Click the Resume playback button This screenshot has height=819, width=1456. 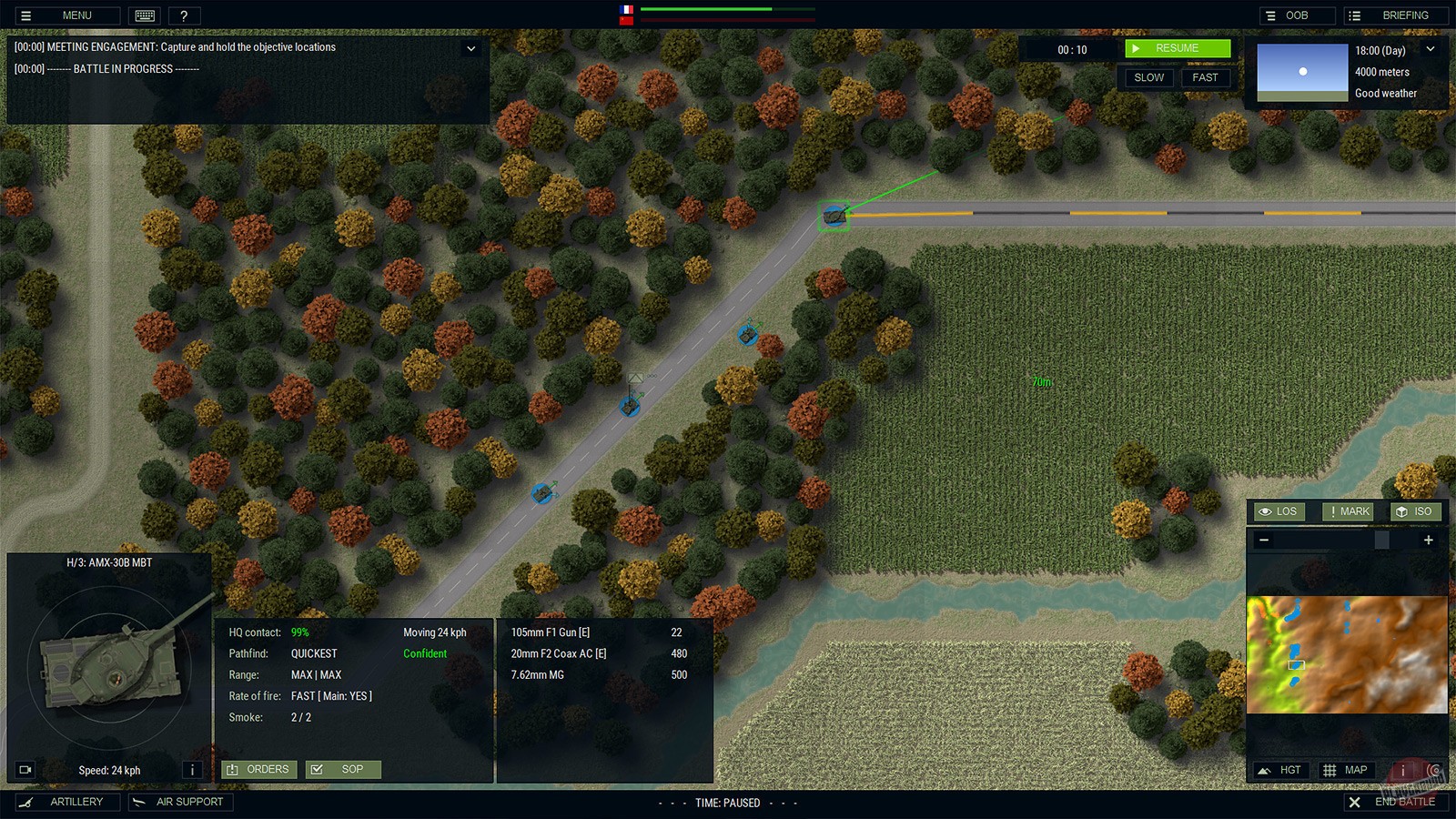click(1177, 47)
